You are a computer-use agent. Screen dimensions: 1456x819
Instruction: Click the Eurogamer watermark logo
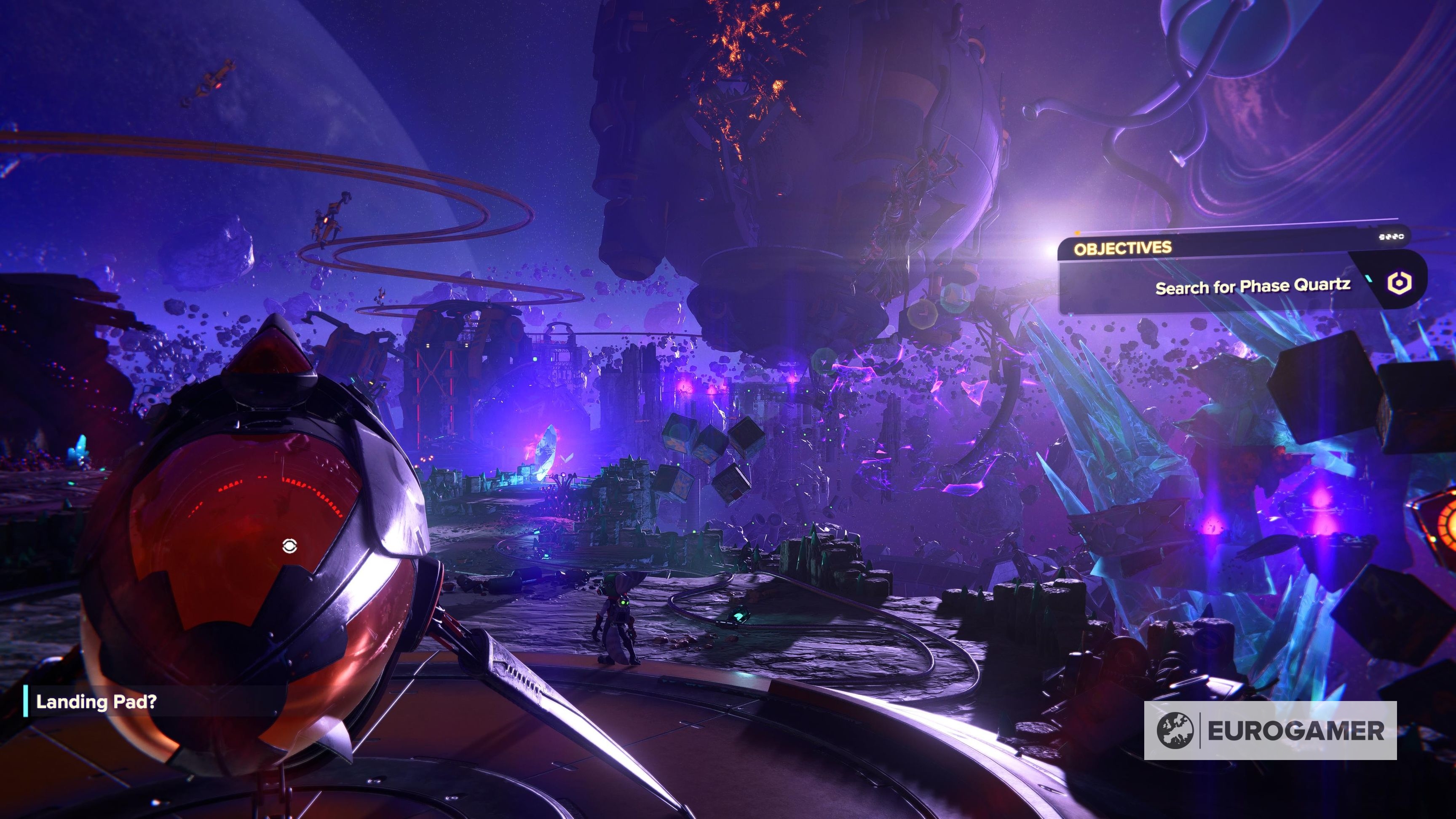click(1270, 730)
